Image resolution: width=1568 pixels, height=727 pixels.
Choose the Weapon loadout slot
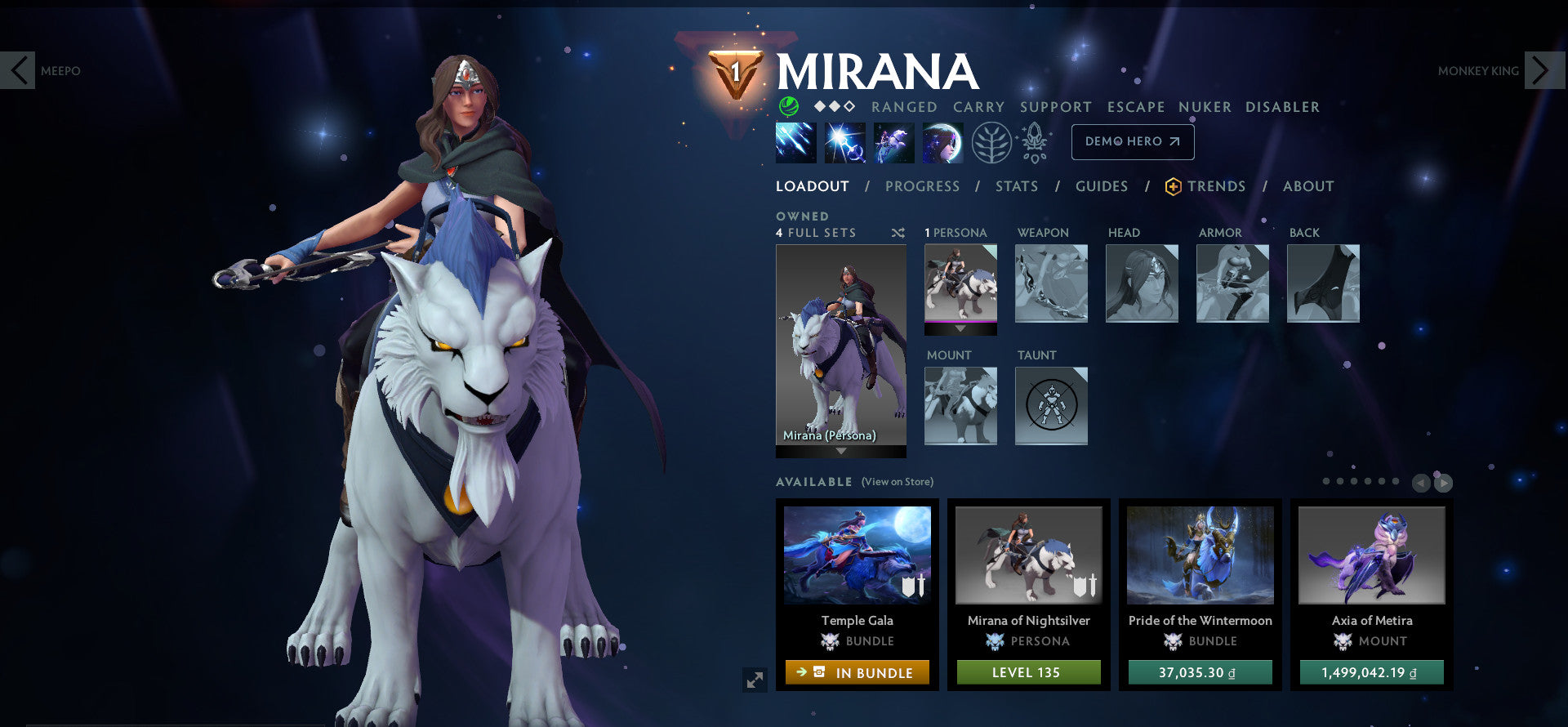pyautogui.click(x=1051, y=283)
